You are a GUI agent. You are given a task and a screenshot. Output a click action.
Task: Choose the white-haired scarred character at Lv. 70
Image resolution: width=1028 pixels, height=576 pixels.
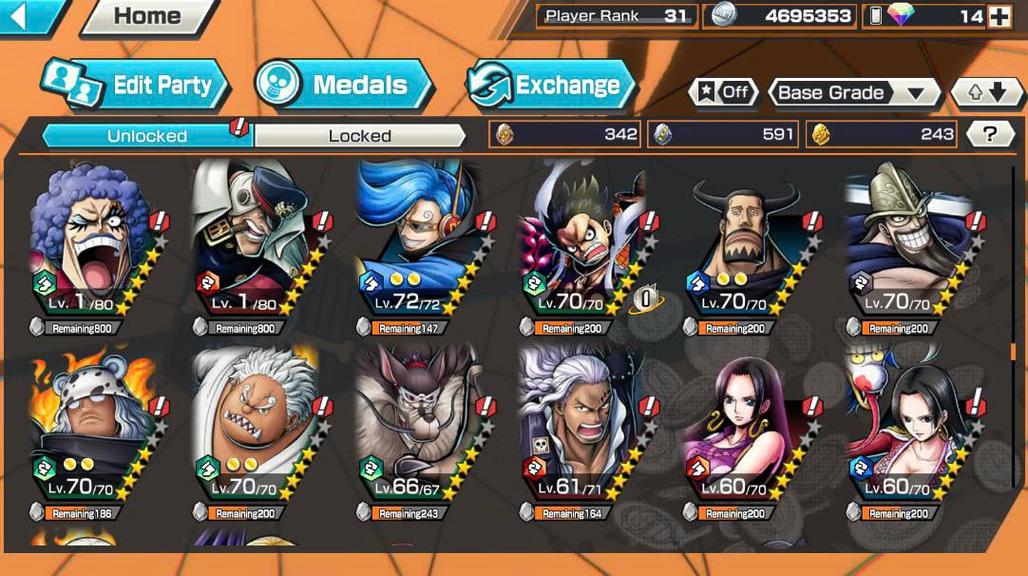click(x=256, y=430)
